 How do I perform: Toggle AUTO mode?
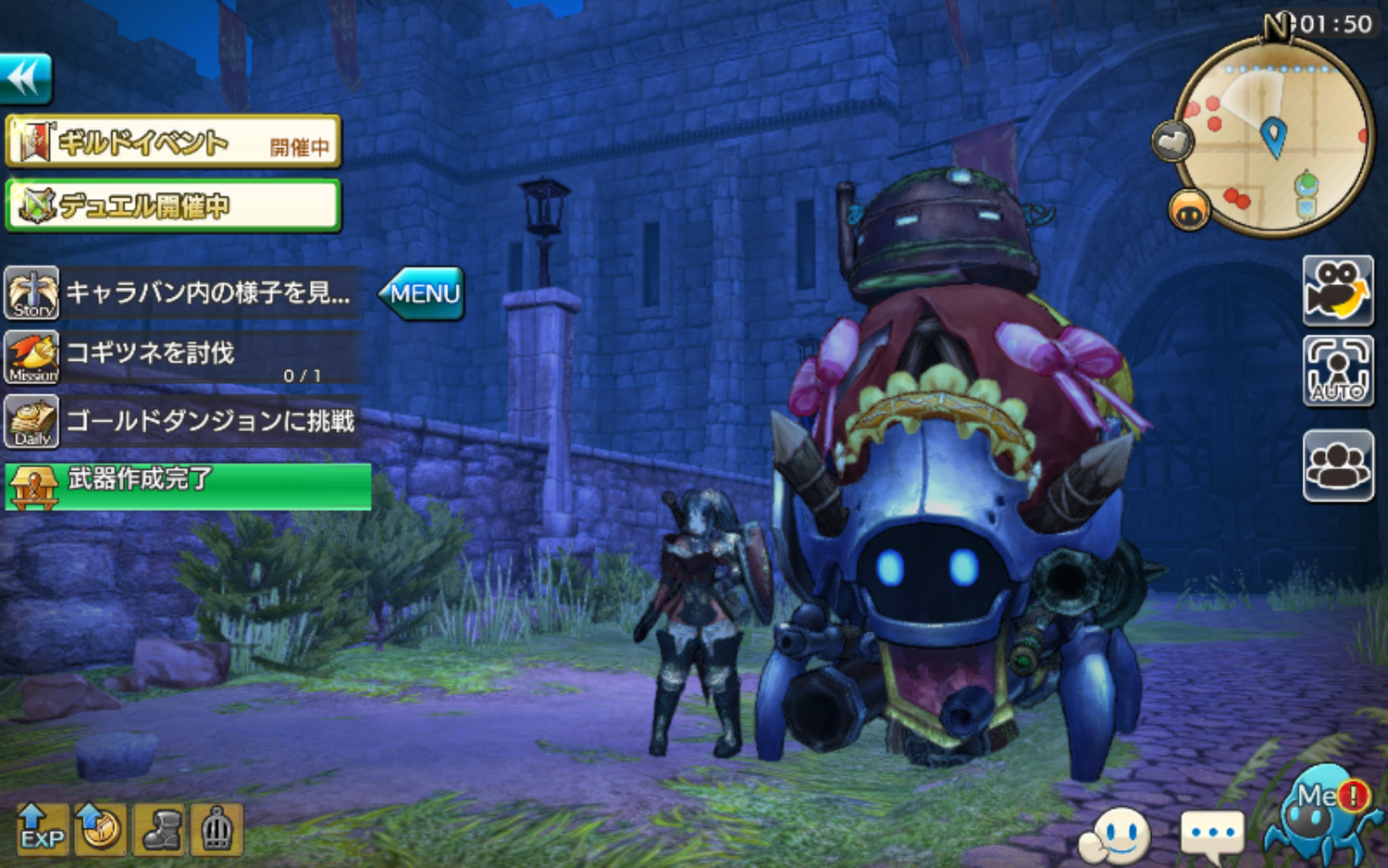click(1338, 371)
